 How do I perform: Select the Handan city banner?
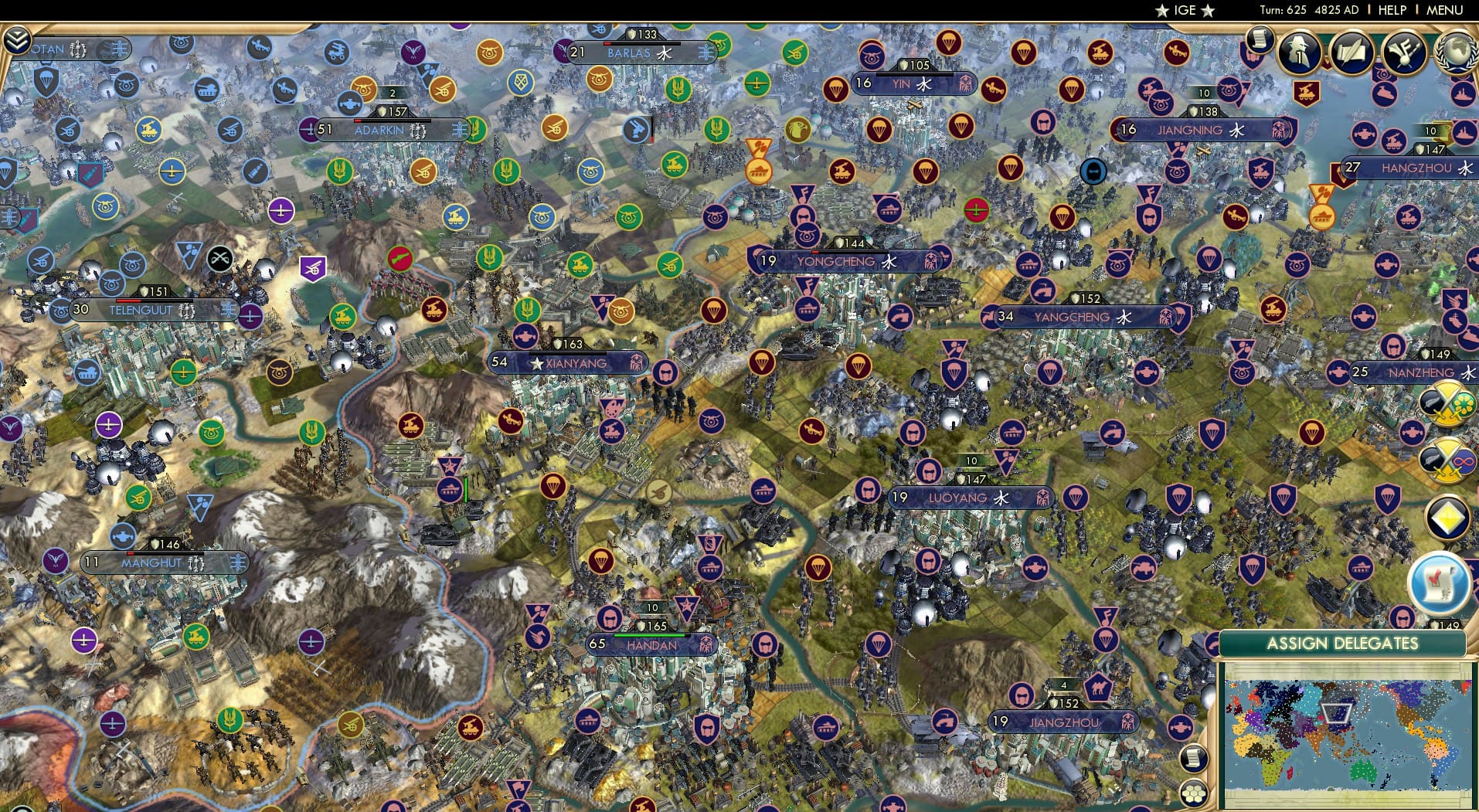(x=653, y=644)
